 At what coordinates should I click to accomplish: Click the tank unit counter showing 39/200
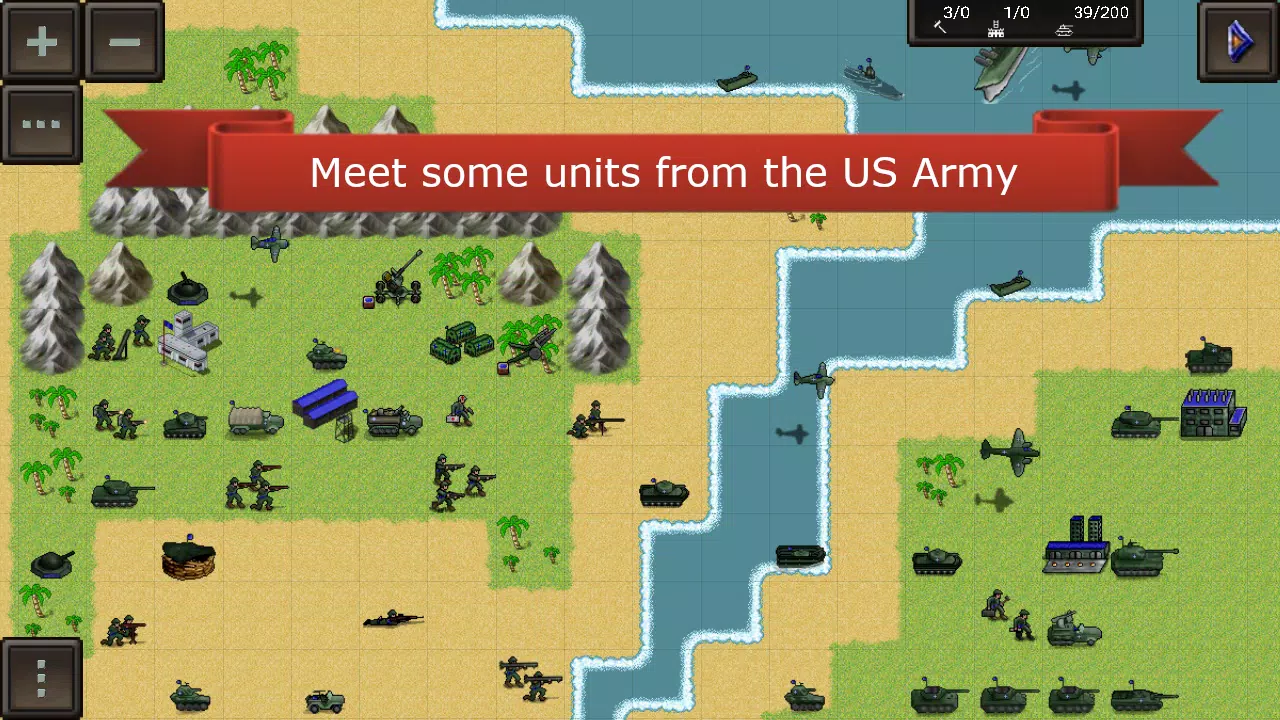(1065, 20)
